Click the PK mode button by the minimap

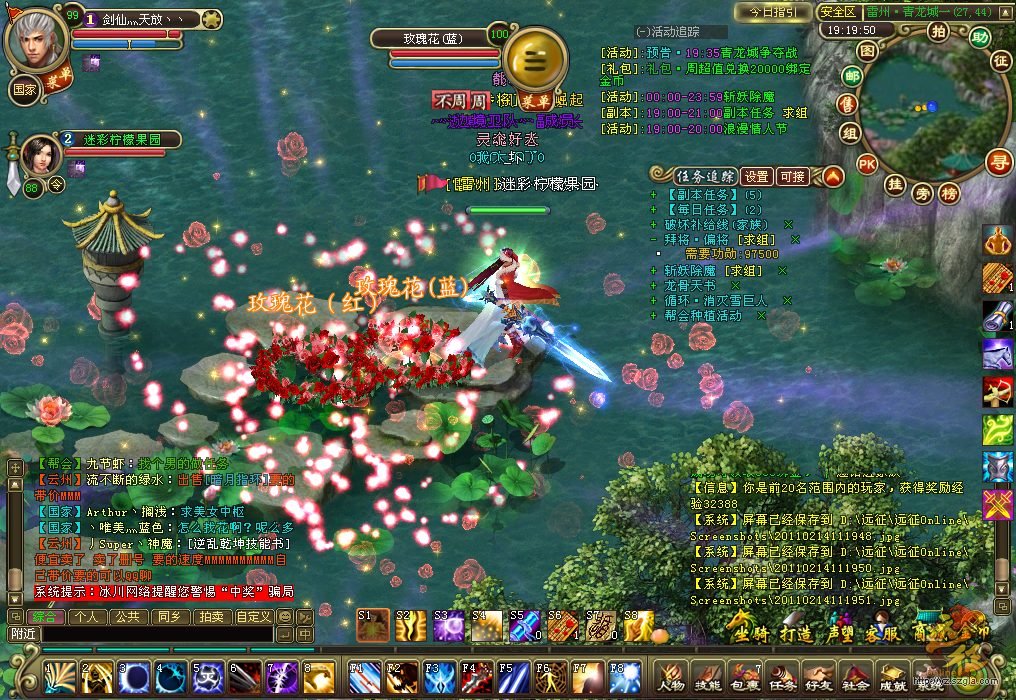coord(867,164)
